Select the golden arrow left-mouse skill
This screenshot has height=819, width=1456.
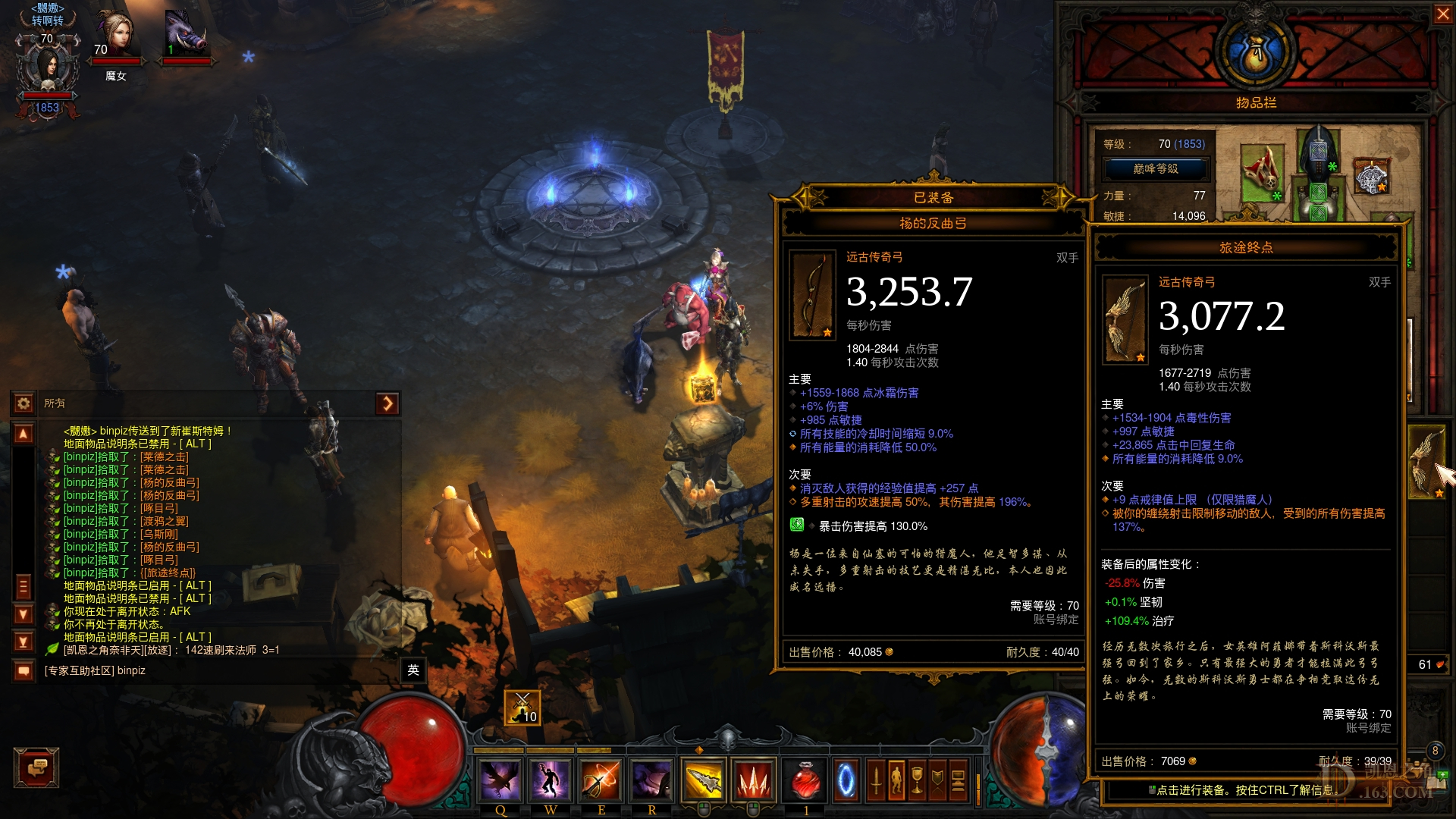[x=703, y=780]
